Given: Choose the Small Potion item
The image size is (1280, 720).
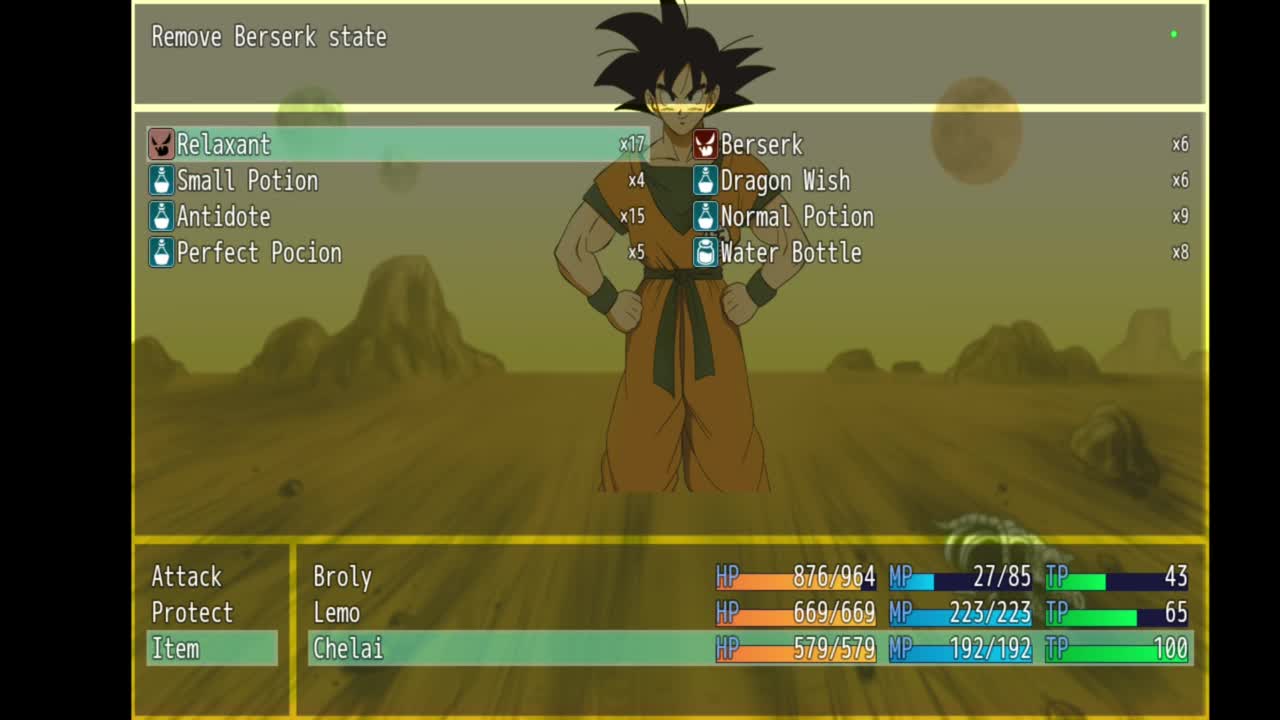Looking at the screenshot, I should pyautogui.click(x=247, y=181).
